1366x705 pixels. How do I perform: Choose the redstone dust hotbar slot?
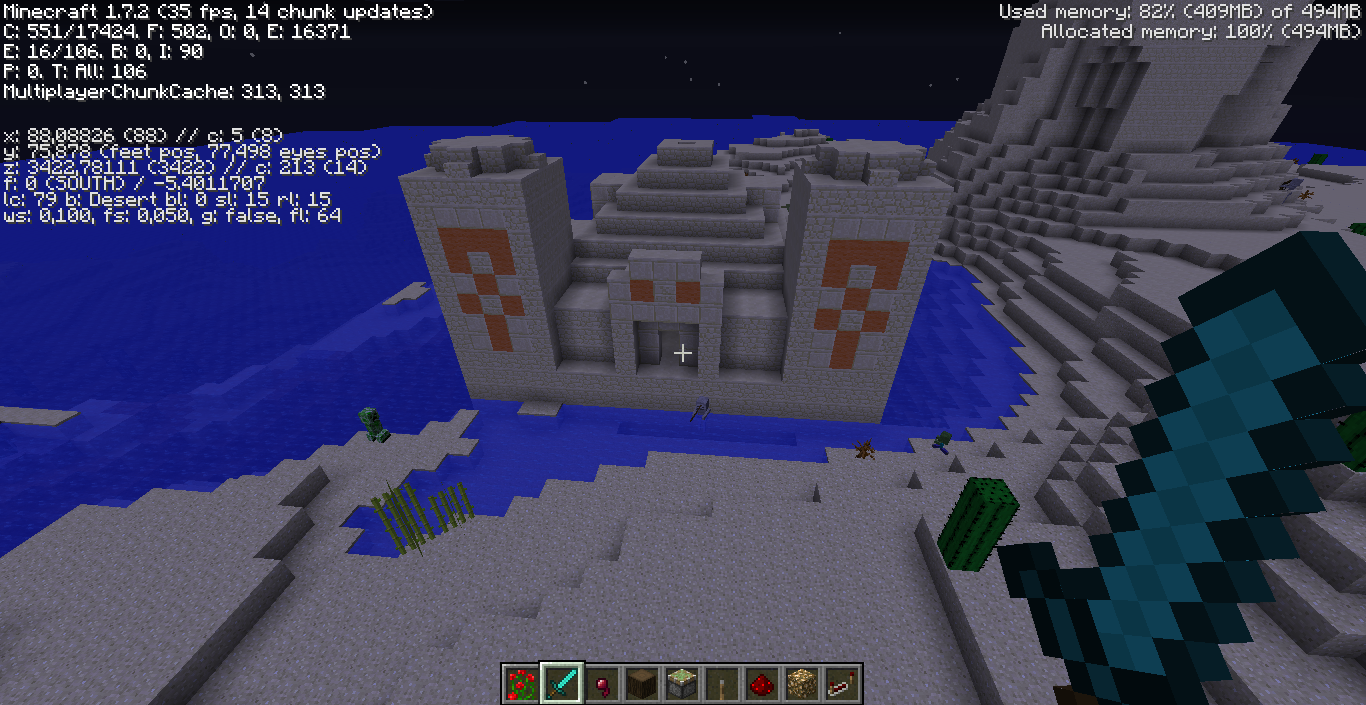(x=761, y=684)
